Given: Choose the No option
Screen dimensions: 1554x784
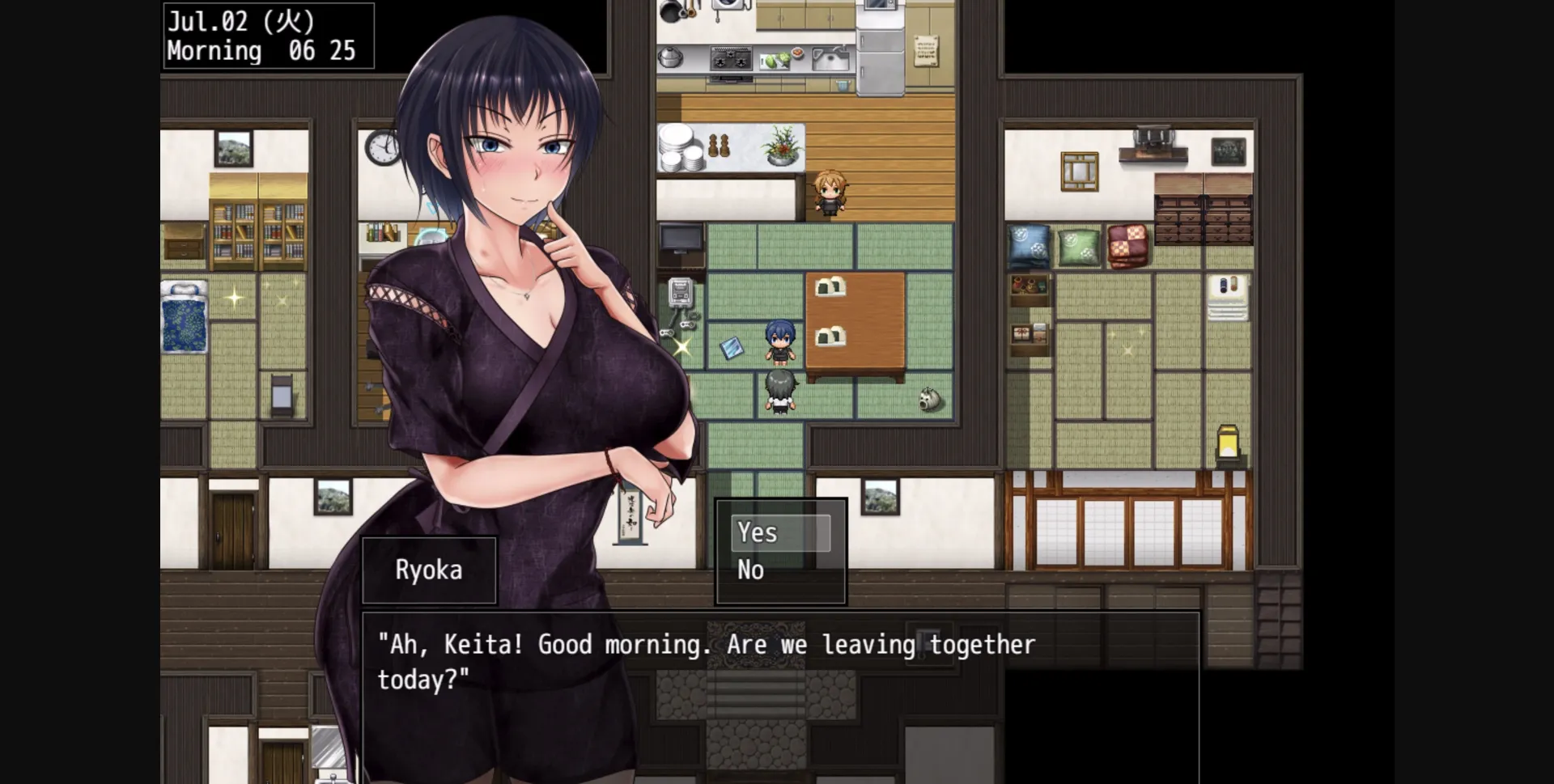Looking at the screenshot, I should click(x=751, y=570).
